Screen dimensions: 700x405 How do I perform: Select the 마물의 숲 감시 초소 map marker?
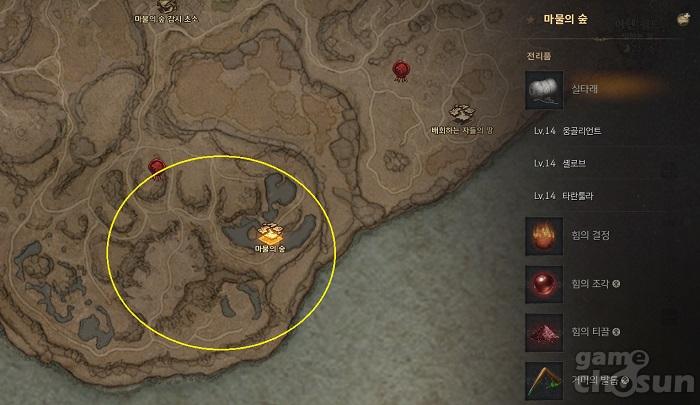165,6
